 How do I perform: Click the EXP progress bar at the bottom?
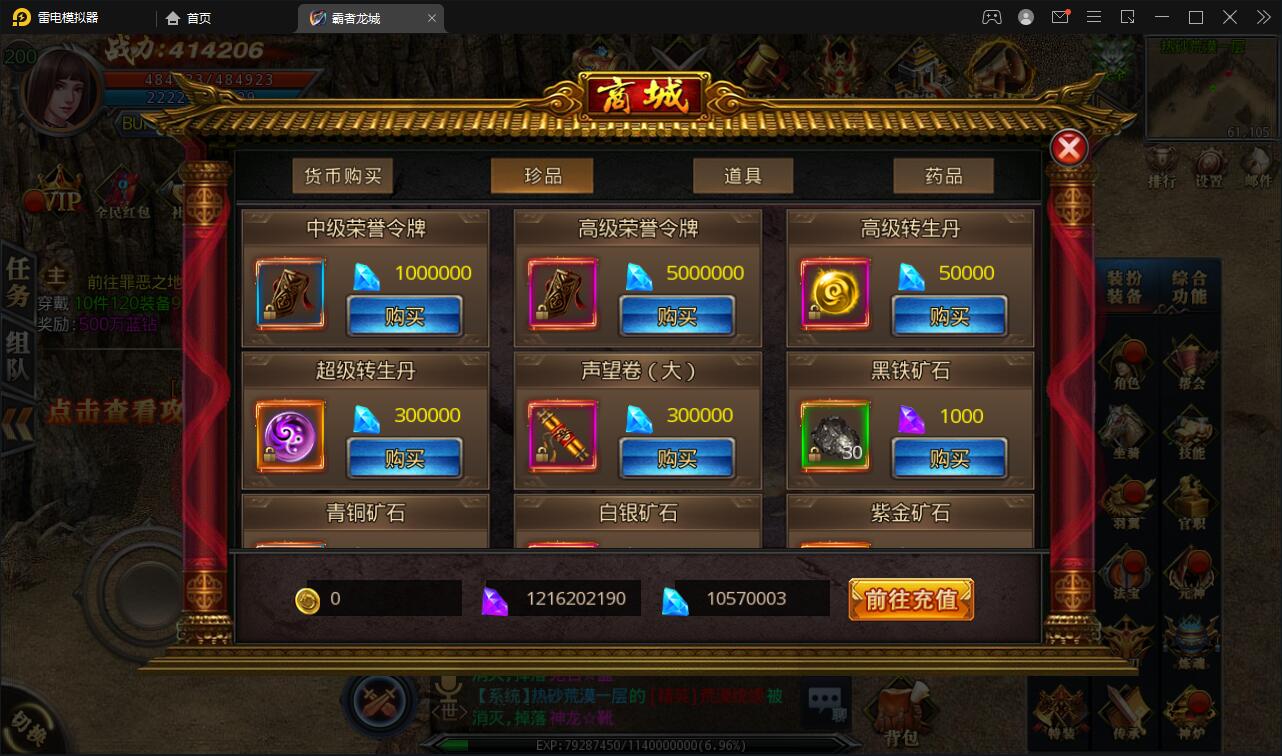point(640,747)
